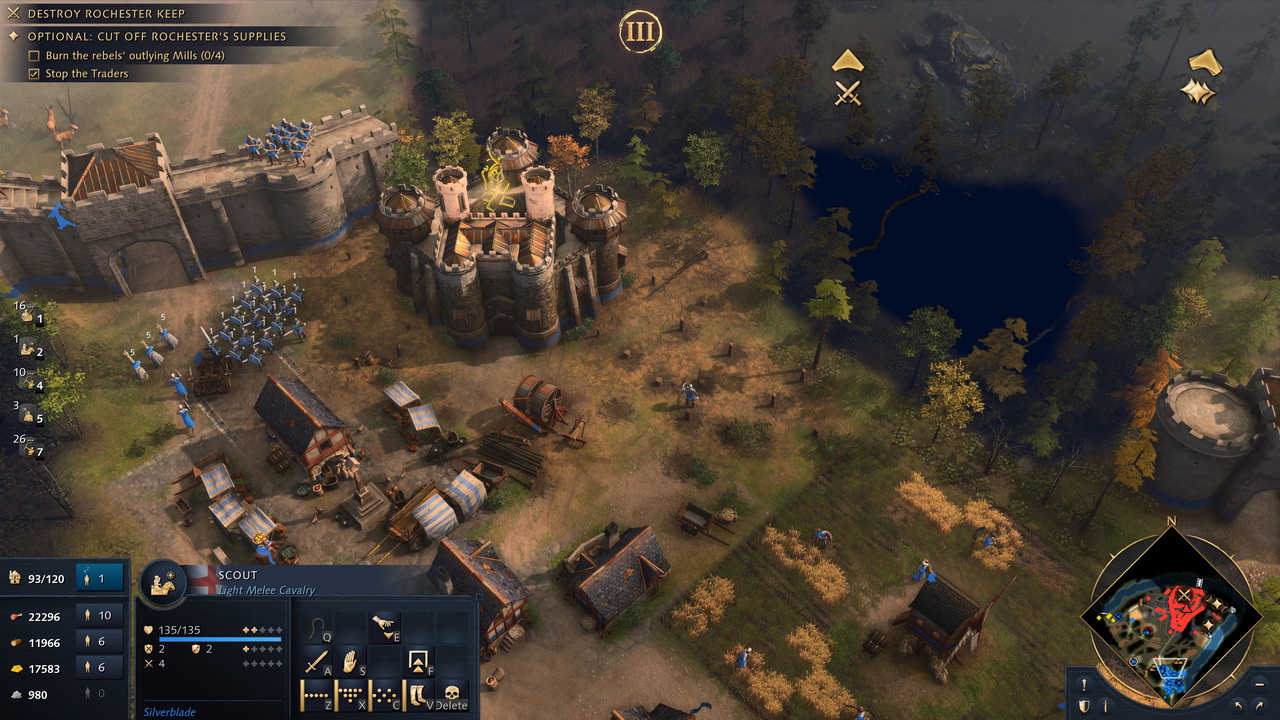Screen dimensions: 1280x720
Task: Select control group 7 of archers
Action: pyautogui.click(x=30, y=451)
